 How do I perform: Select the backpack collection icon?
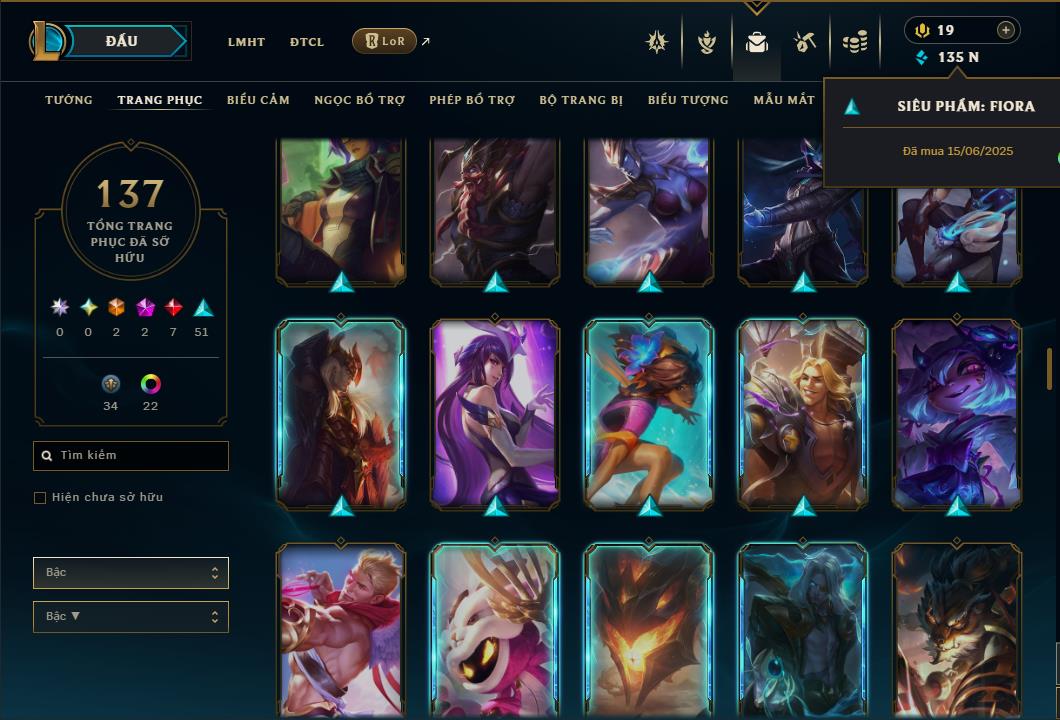[x=756, y=42]
